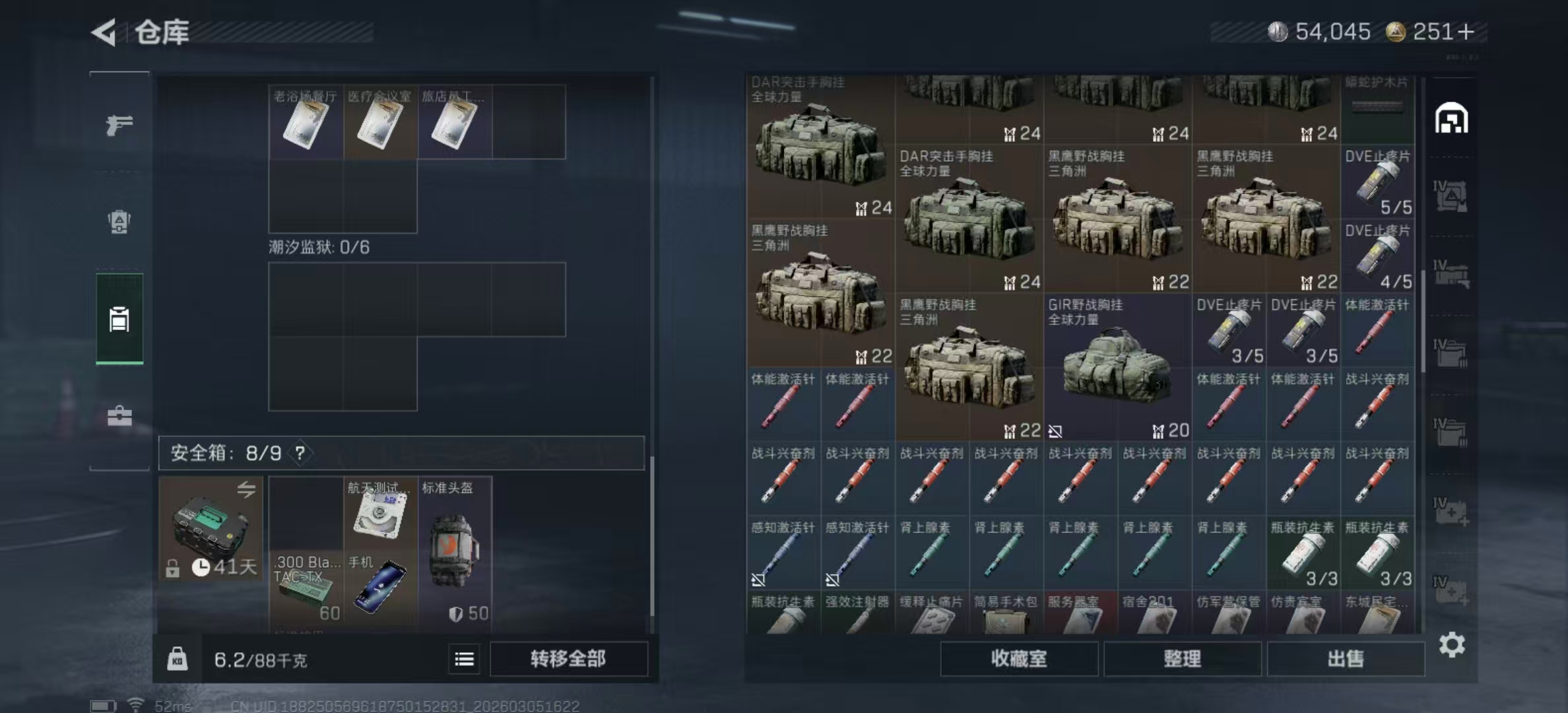The width and height of the screenshot is (1568, 713).
Task: Select the 标准头盔 helmet thumbnail in safe box
Action: (455, 551)
